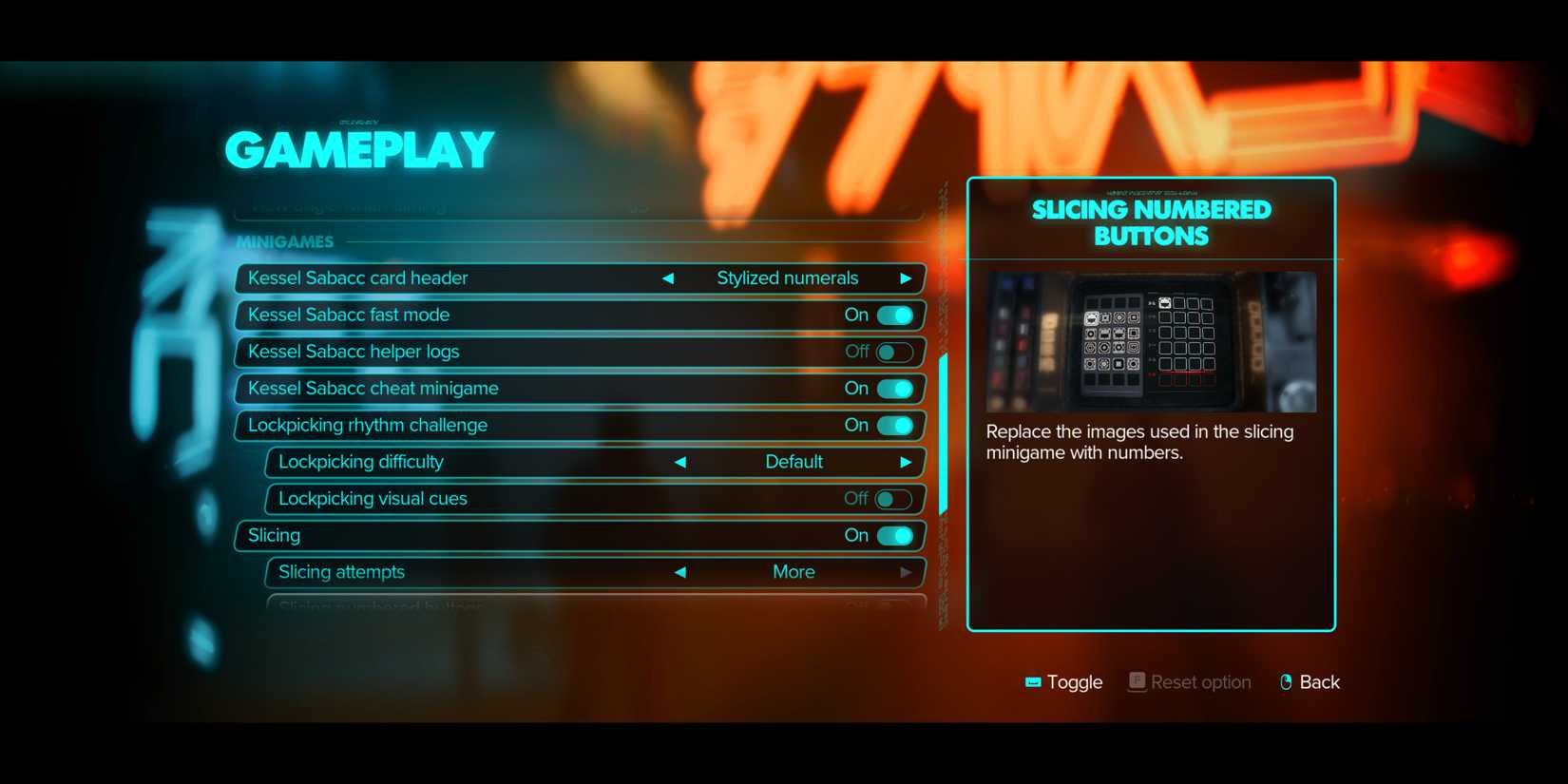Lower Lockpicking difficulty with left arrow
This screenshot has height=784, width=1568.
(681, 462)
